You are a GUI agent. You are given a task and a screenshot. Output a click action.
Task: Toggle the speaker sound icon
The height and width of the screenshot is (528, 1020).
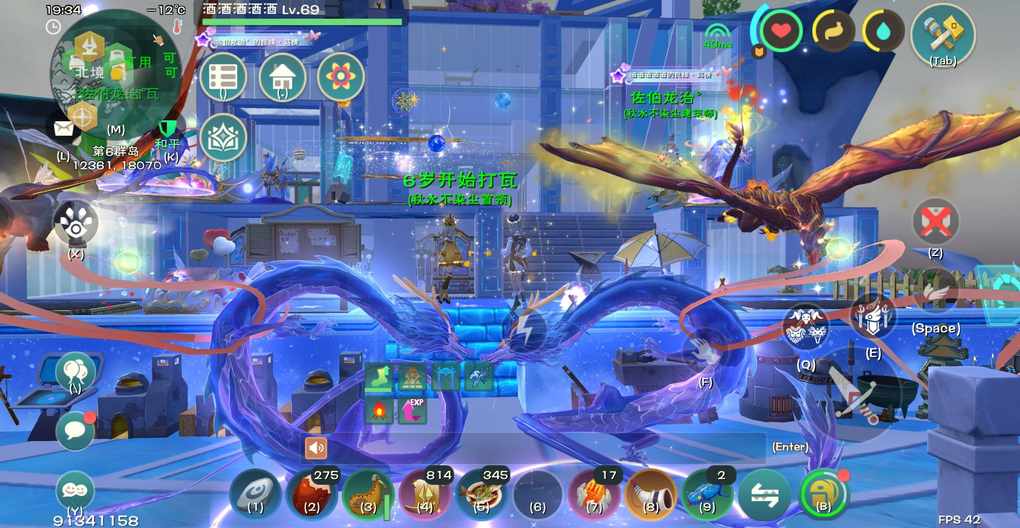pyautogui.click(x=317, y=447)
